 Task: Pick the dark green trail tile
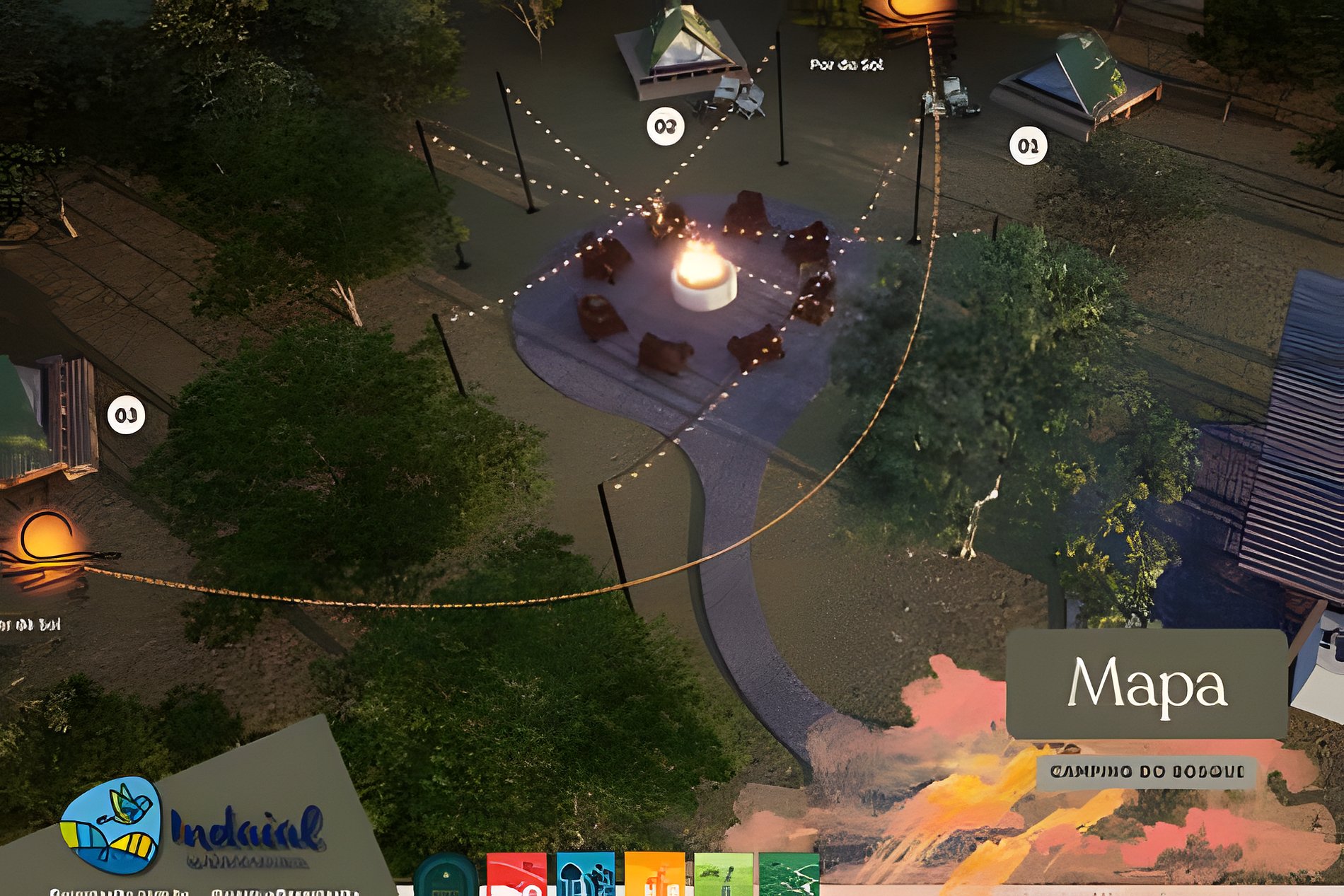pos(789,875)
